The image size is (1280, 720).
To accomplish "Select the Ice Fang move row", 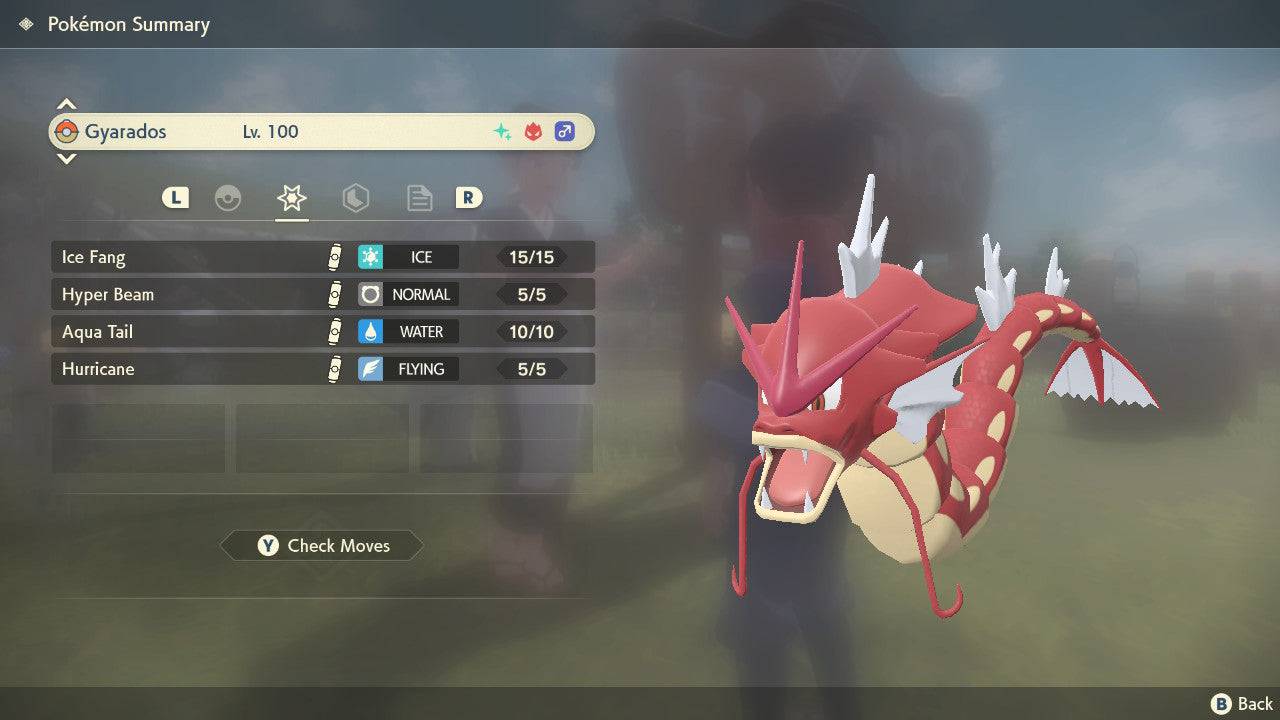I will (x=322, y=257).
